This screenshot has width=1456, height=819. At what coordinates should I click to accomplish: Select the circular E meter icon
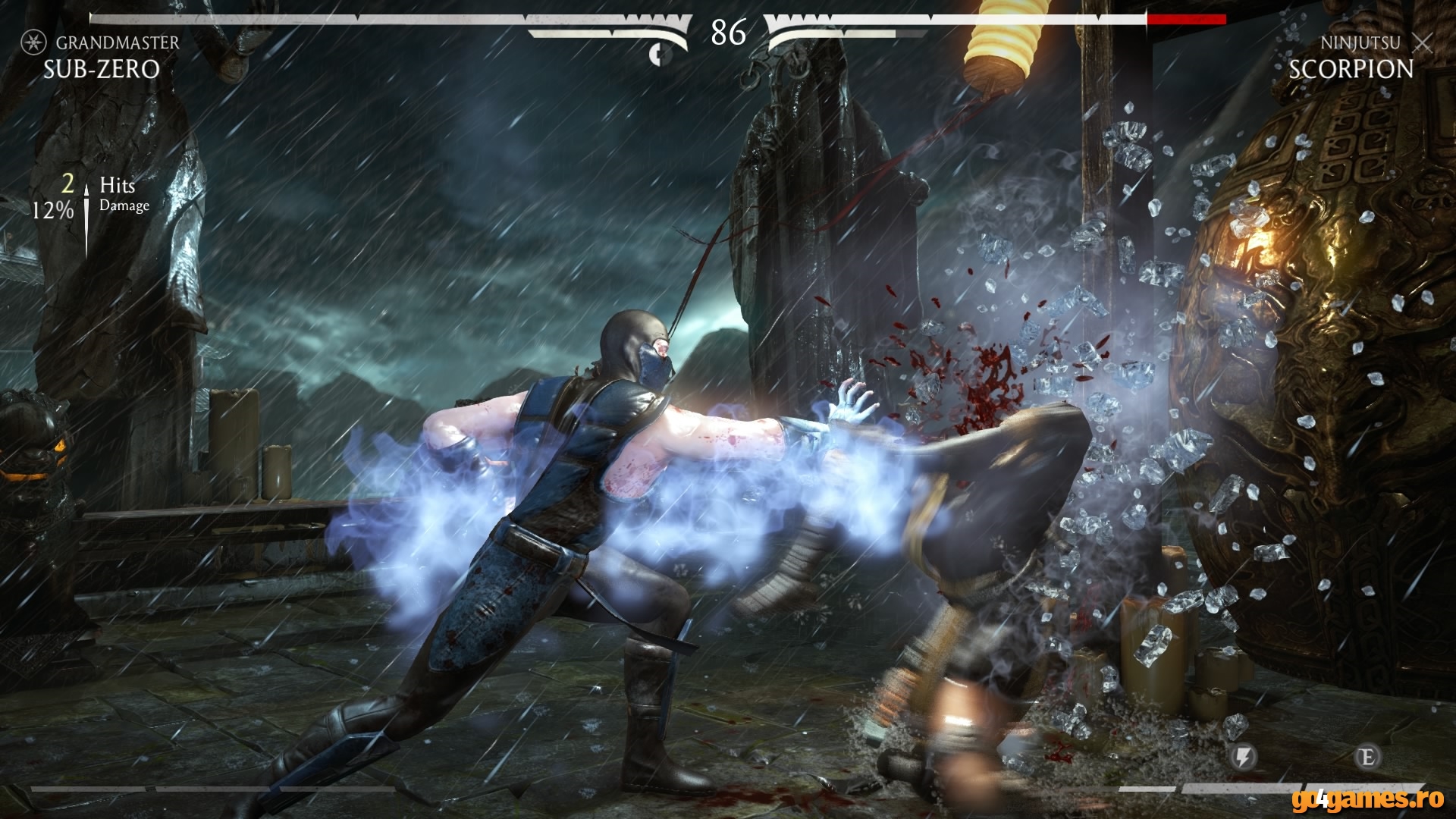pyautogui.click(x=1369, y=758)
